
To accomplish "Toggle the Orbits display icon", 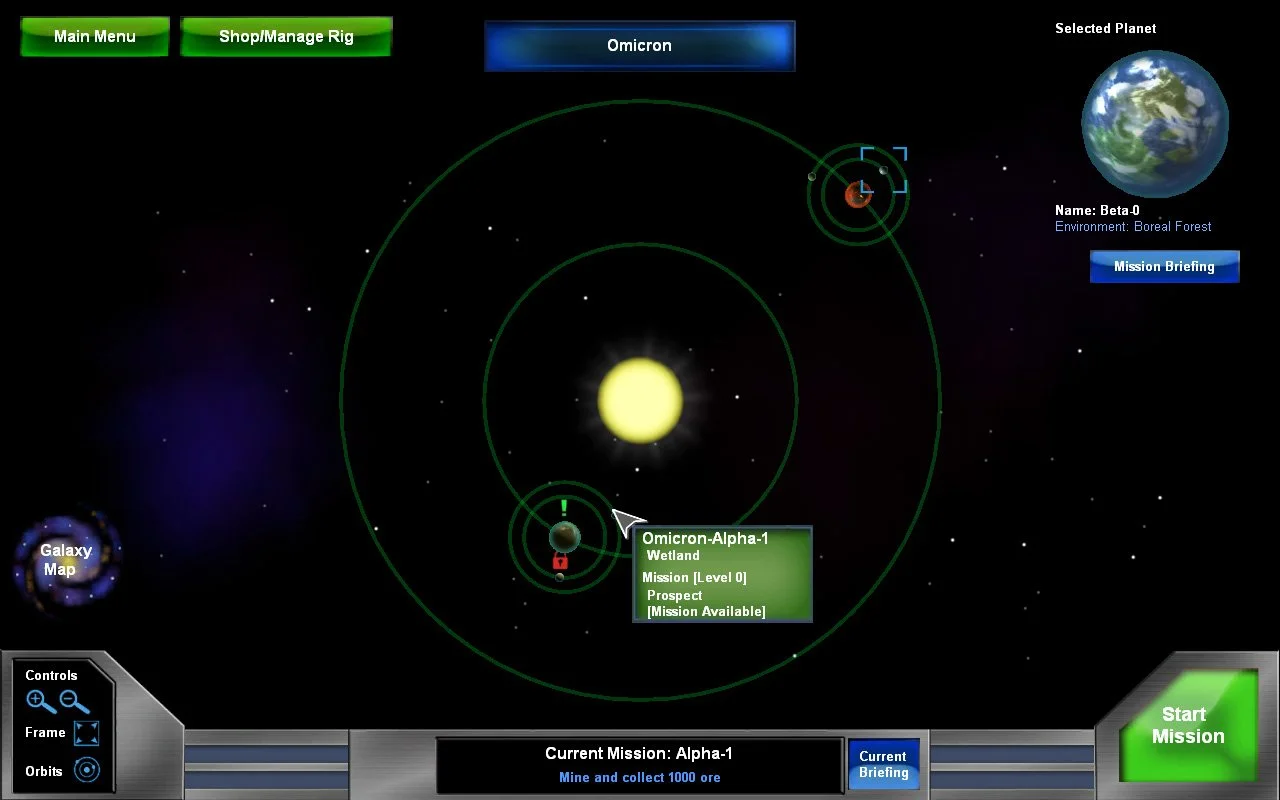I will pyautogui.click(x=87, y=771).
